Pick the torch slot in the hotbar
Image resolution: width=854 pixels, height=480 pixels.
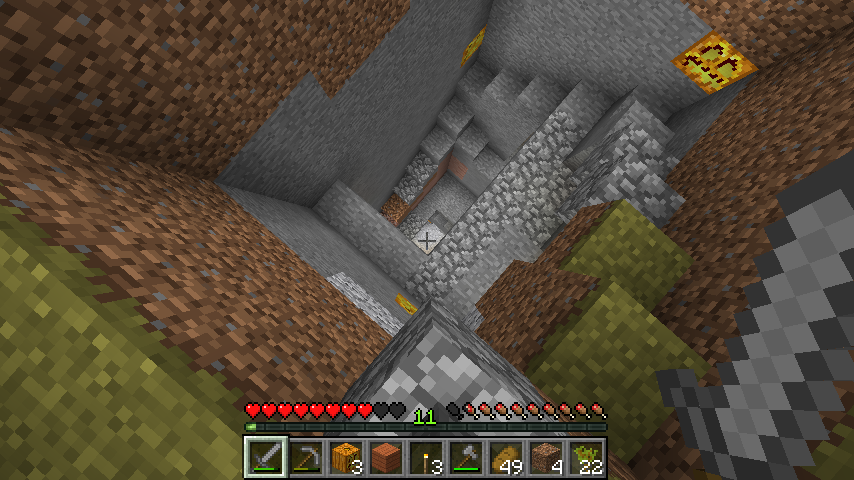pyautogui.click(x=425, y=457)
